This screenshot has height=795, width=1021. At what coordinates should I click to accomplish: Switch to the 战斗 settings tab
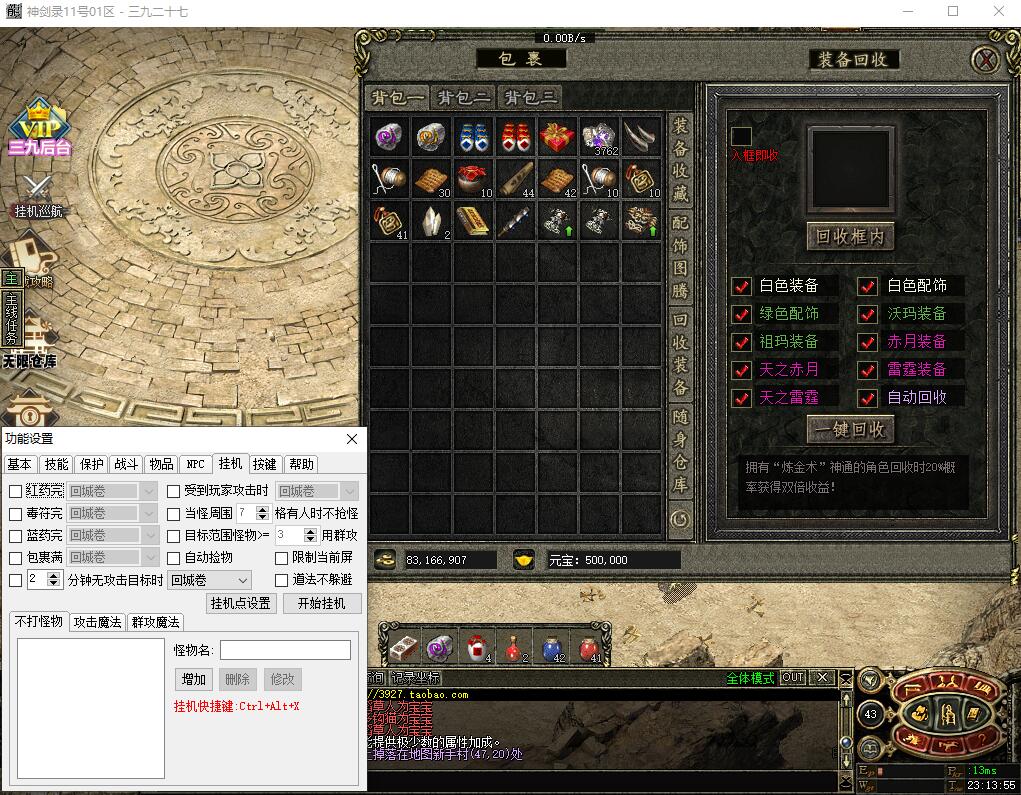tap(126, 464)
